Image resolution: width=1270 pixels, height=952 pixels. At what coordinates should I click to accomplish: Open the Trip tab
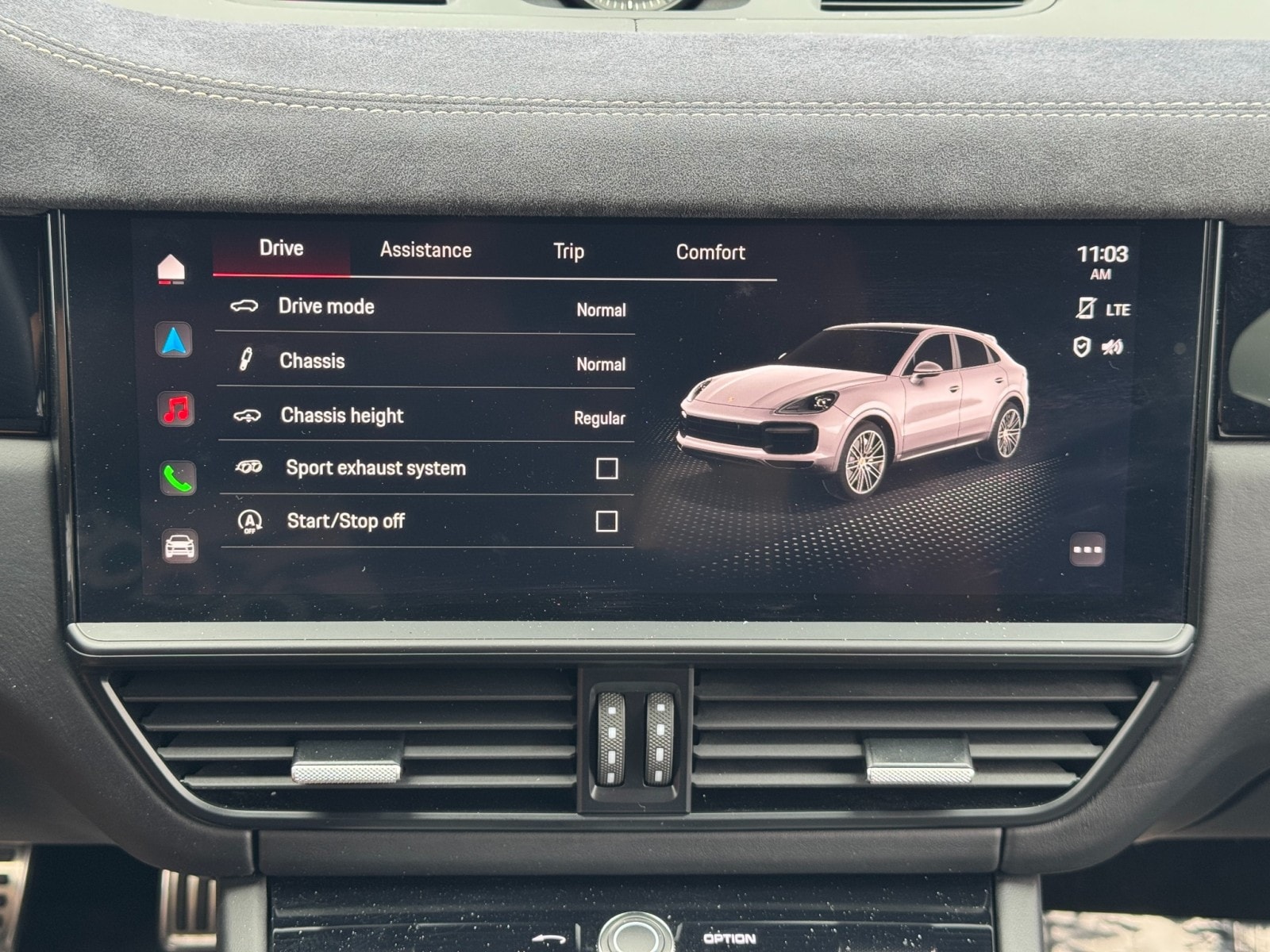(x=568, y=252)
